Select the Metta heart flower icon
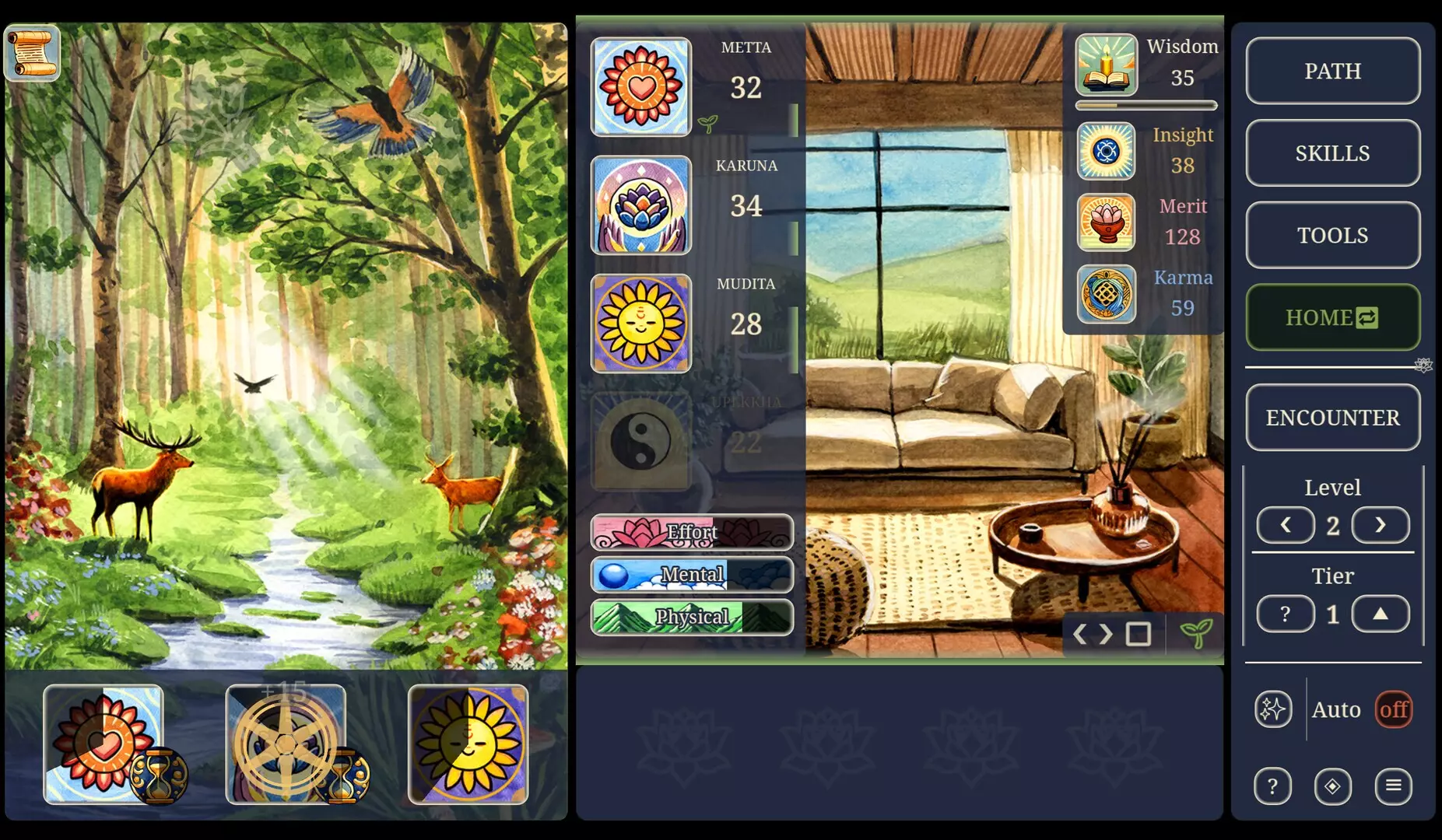 pos(640,87)
